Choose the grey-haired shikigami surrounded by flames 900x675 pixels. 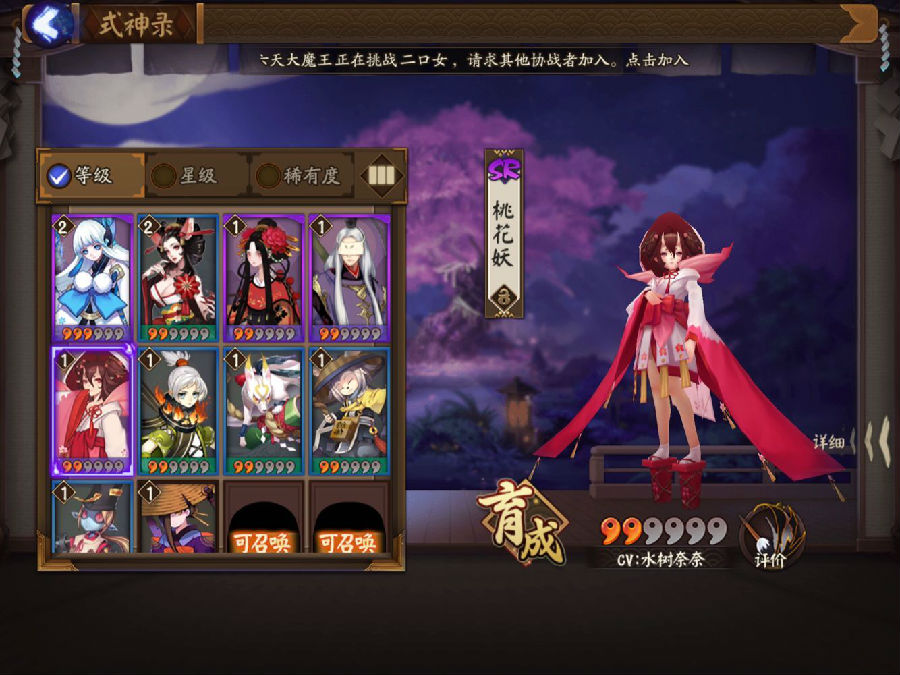(179, 410)
